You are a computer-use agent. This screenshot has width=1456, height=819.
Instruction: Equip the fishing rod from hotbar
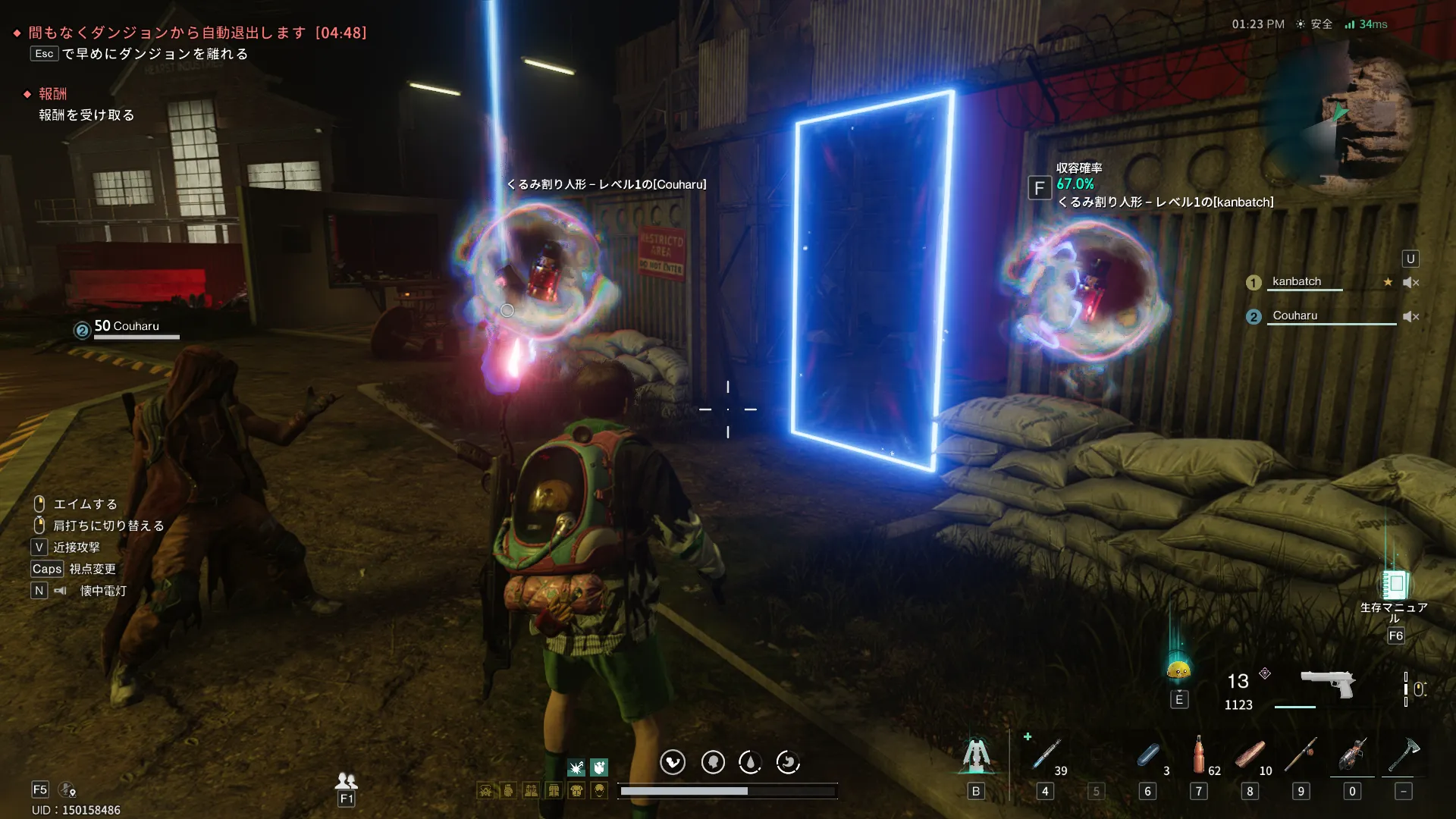coord(1301,755)
